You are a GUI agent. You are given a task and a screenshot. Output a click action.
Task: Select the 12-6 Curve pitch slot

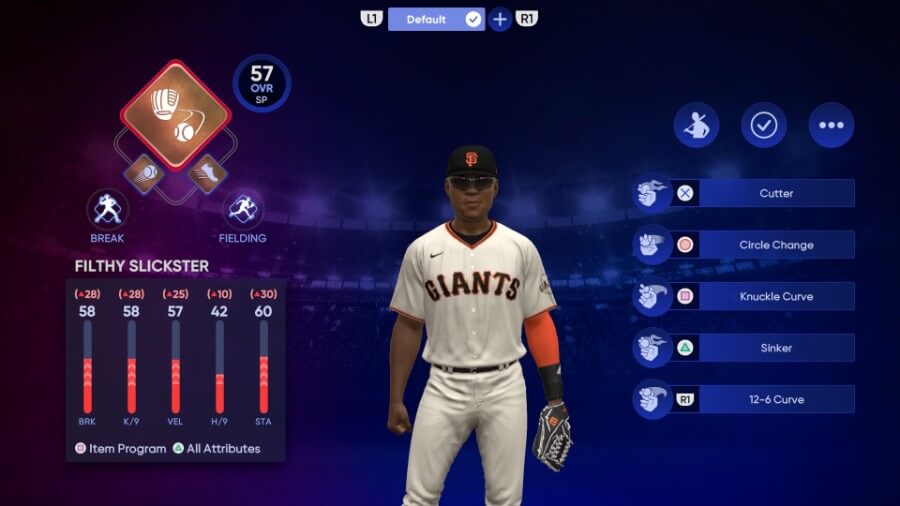pos(776,400)
